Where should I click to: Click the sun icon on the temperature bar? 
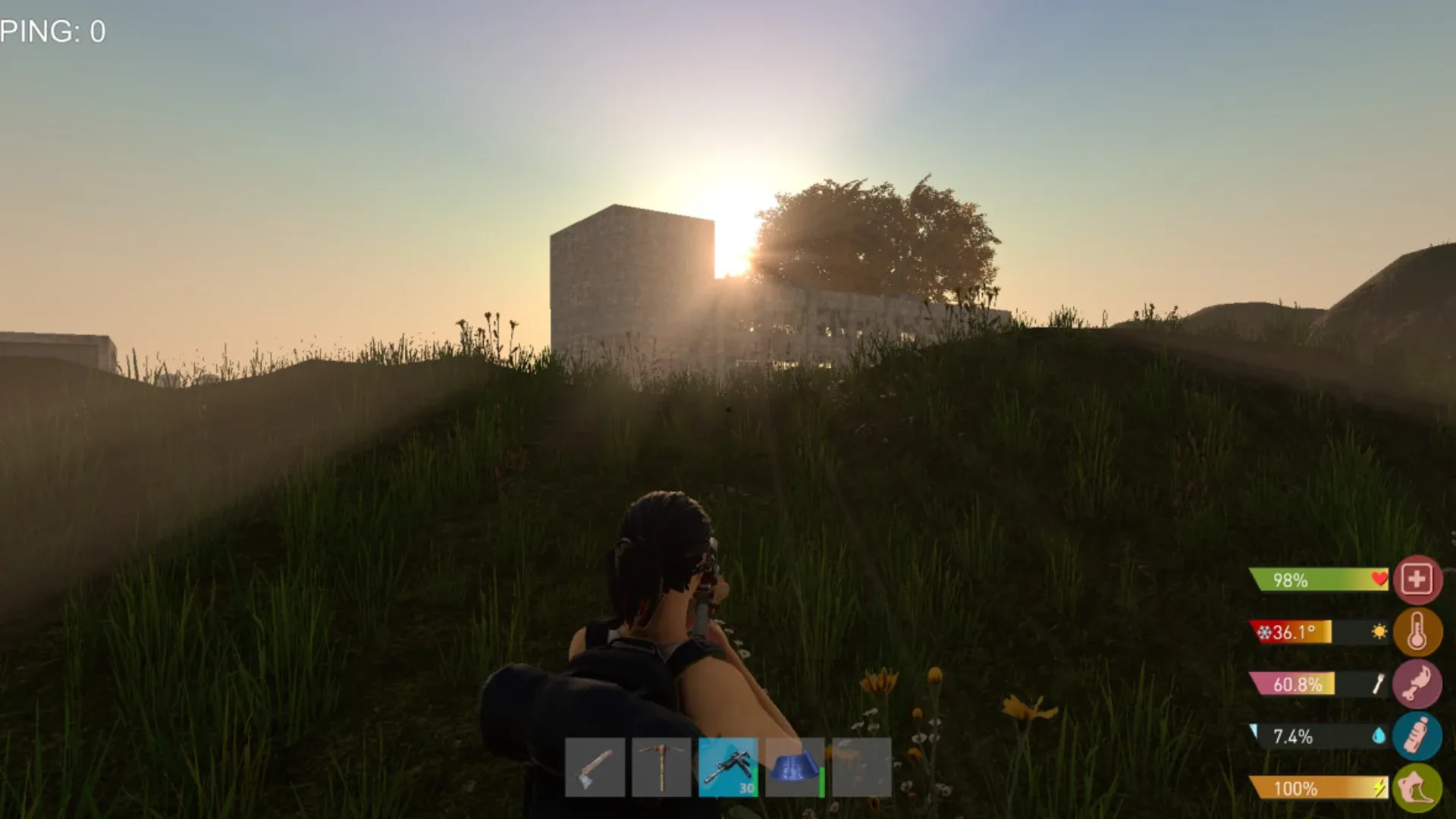pyautogui.click(x=1378, y=630)
